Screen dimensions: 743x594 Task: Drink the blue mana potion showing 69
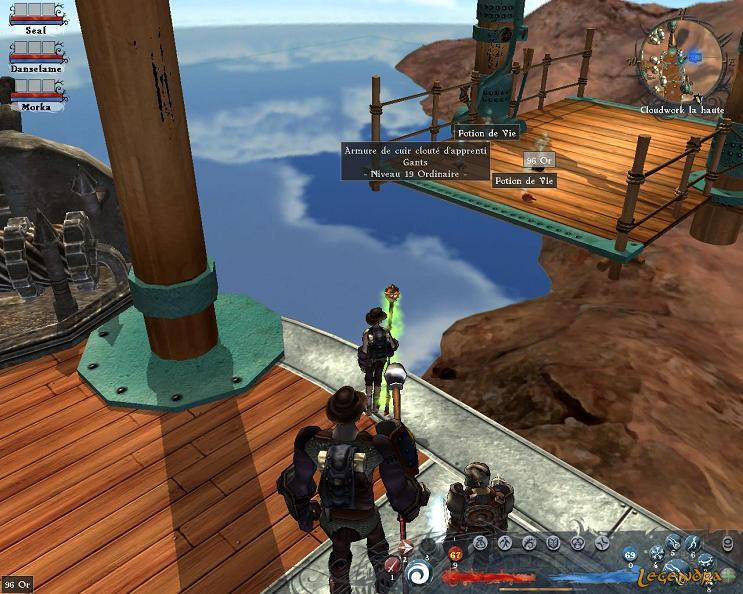point(630,554)
